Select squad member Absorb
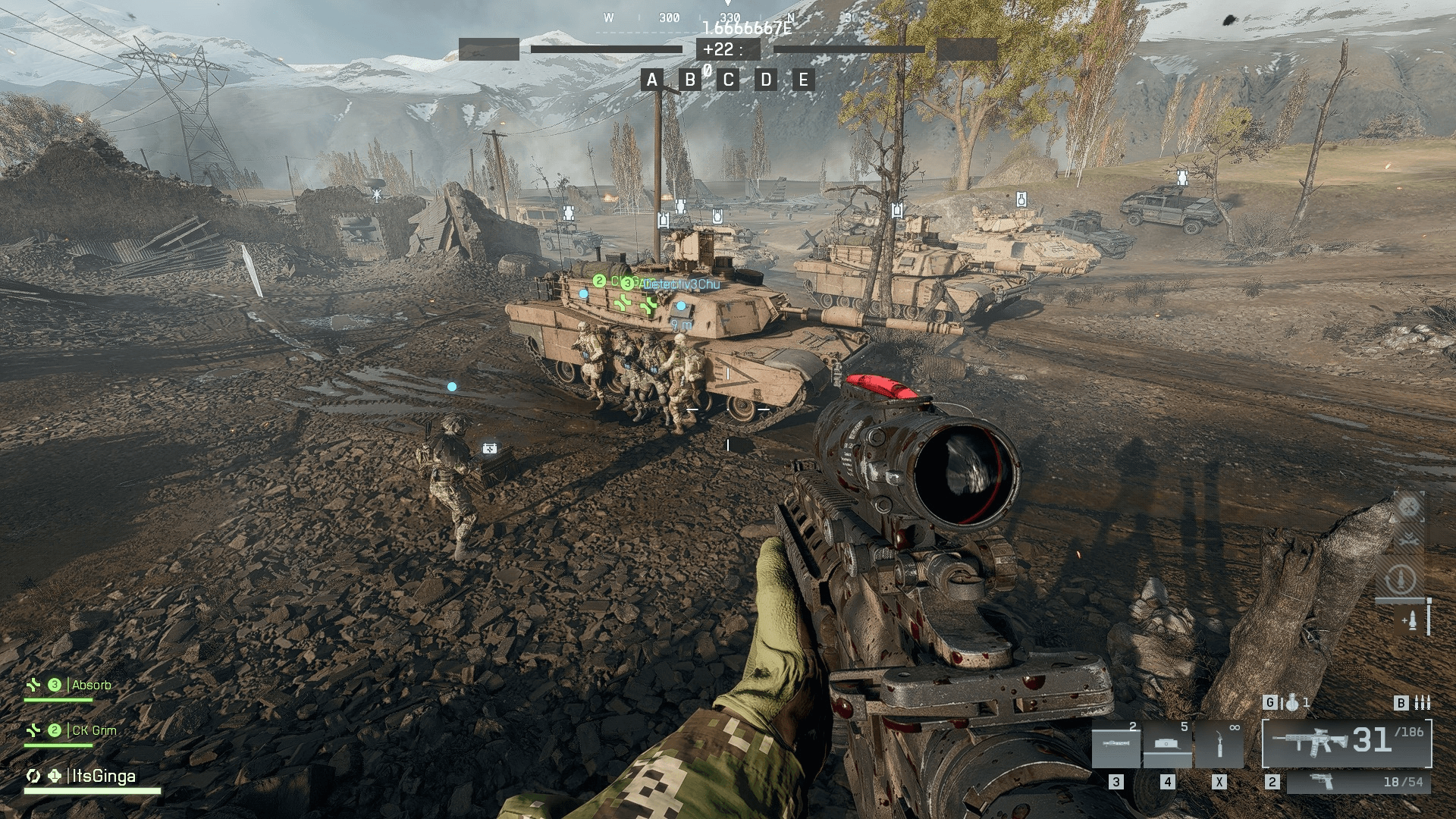 pyautogui.click(x=91, y=686)
